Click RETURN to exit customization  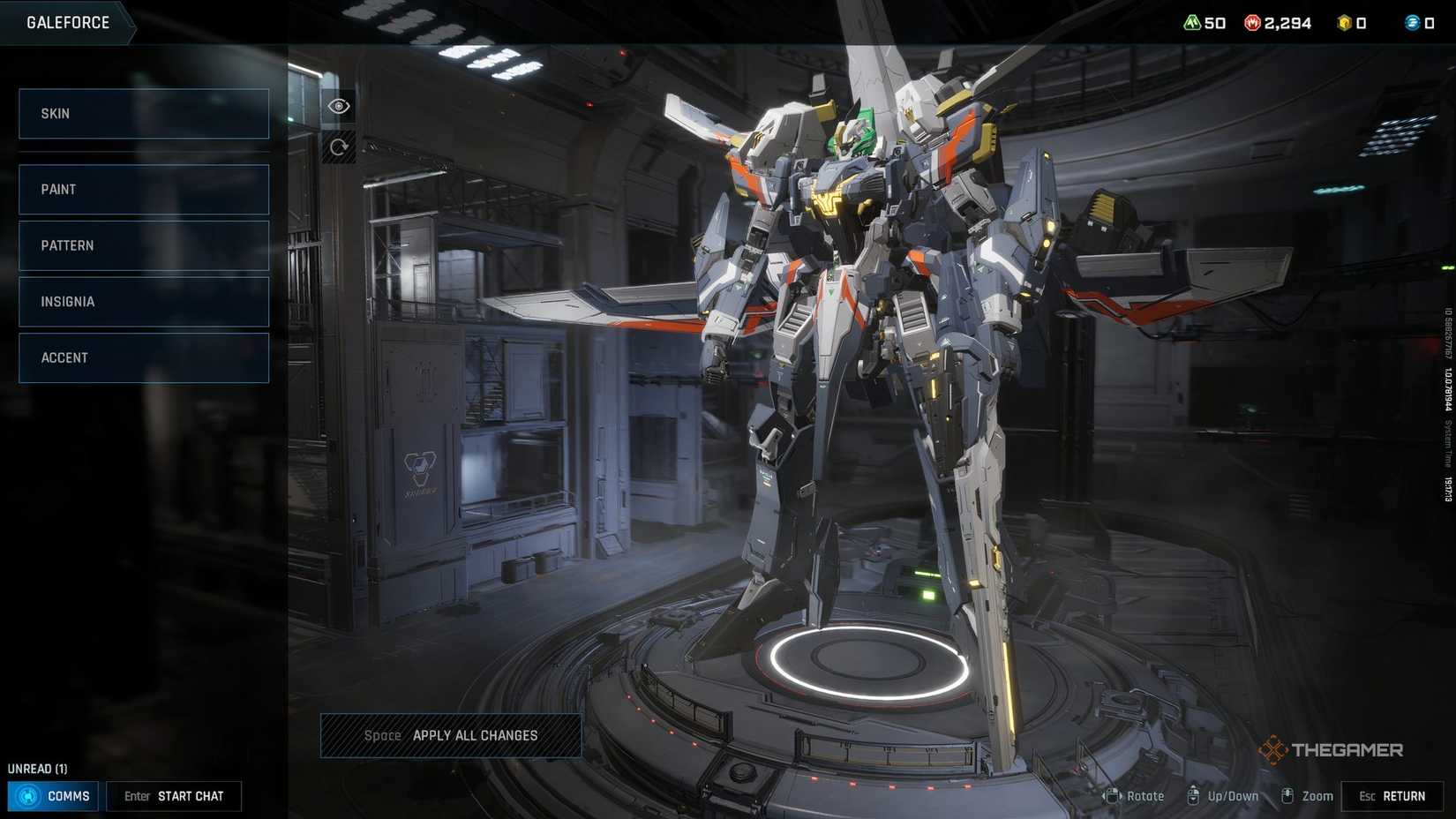[1392, 795]
